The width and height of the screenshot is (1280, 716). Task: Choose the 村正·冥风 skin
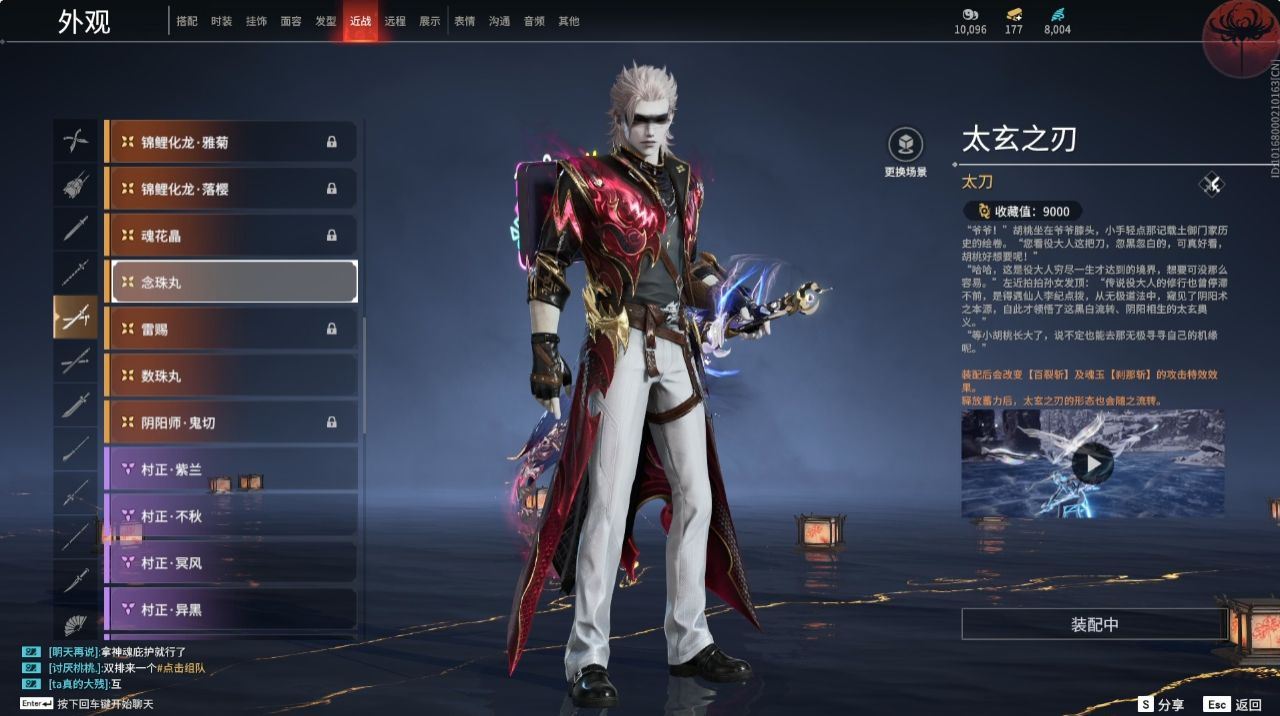[233, 562]
